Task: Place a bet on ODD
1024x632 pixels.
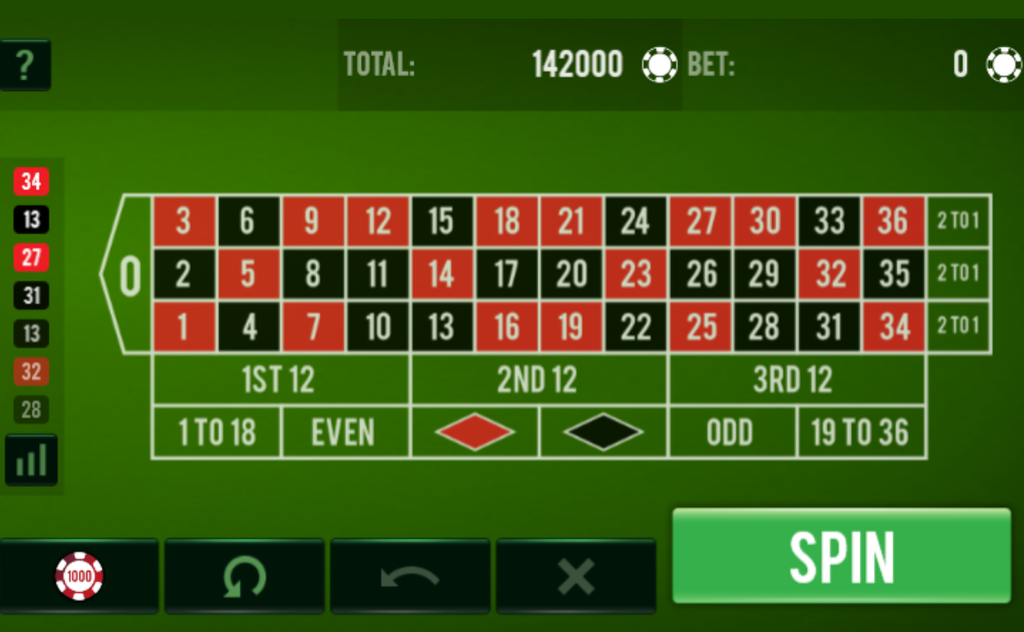Action: coord(732,433)
